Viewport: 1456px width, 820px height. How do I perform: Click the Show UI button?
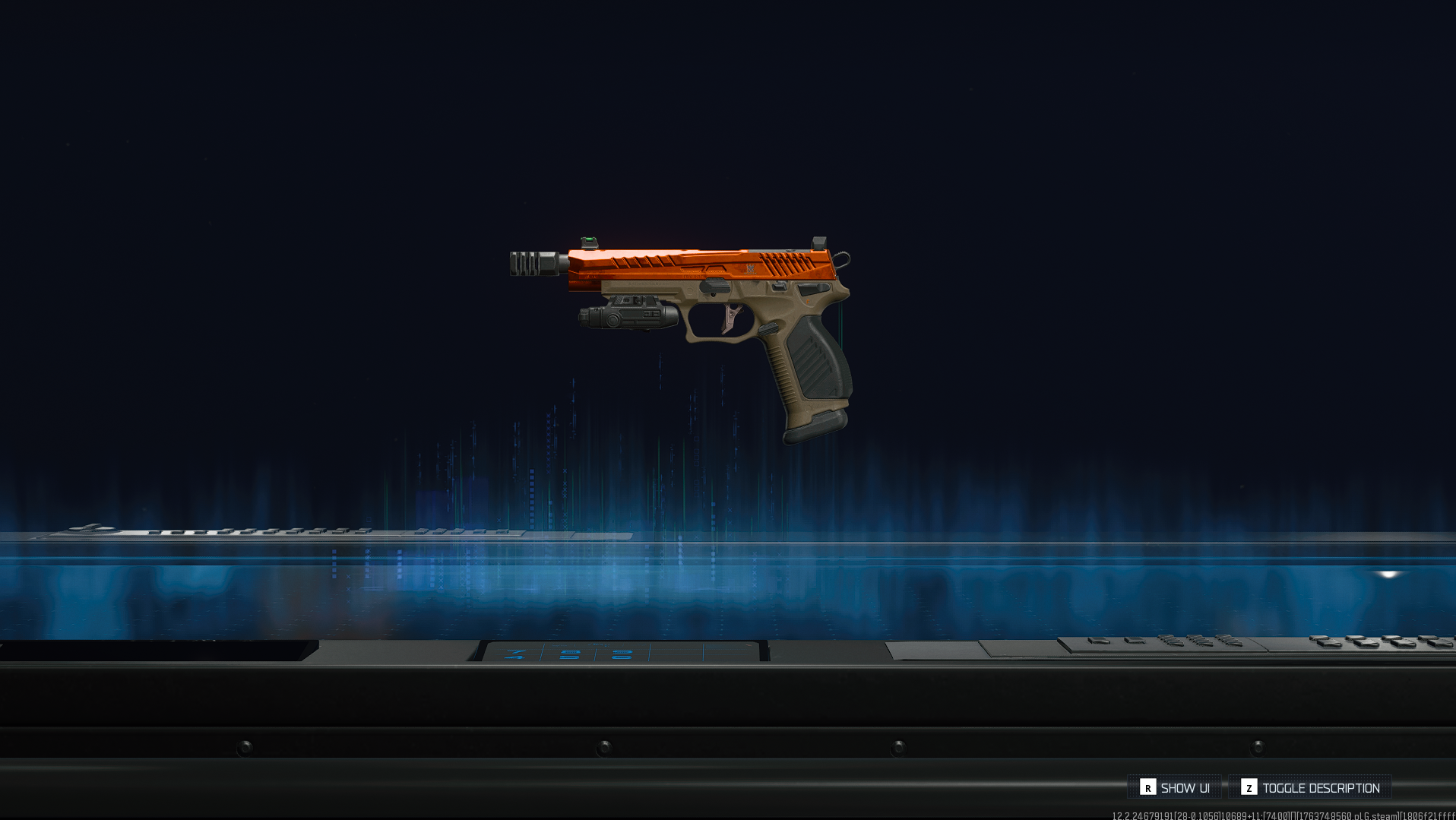tap(1175, 787)
